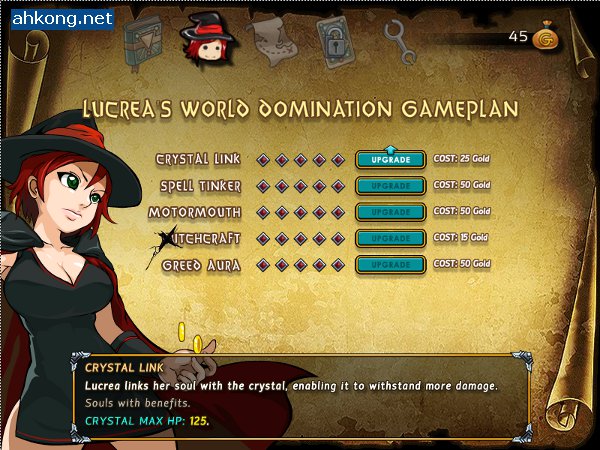600x450 pixels.
Task: Select the Greed Aura skill name
Action: 202,265
